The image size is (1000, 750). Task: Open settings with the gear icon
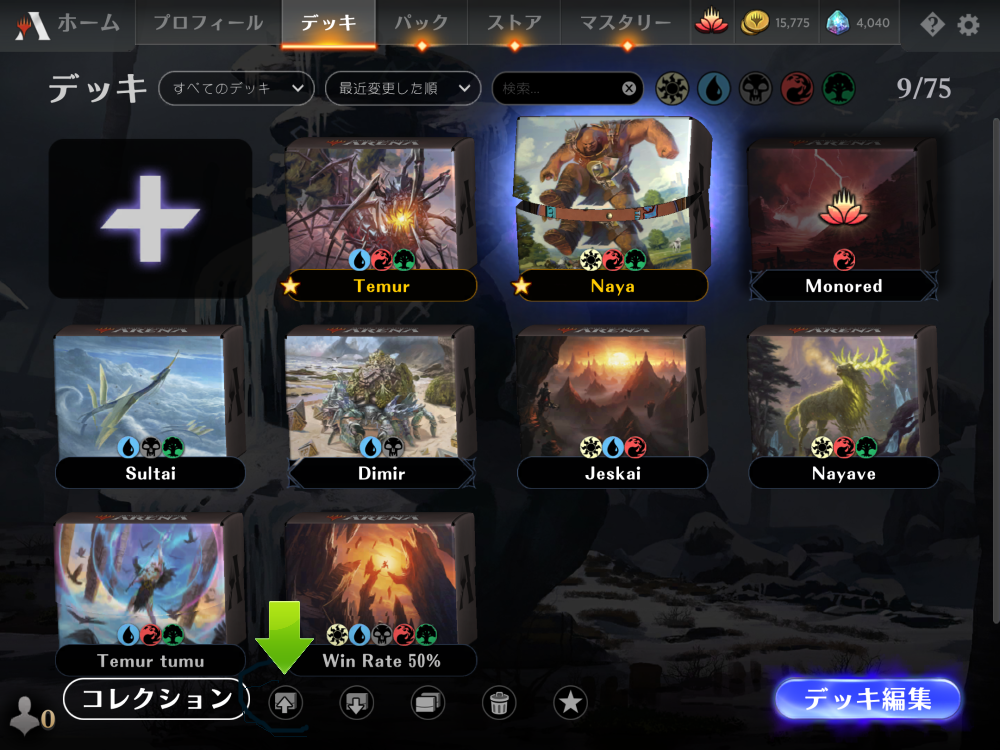(968, 24)
